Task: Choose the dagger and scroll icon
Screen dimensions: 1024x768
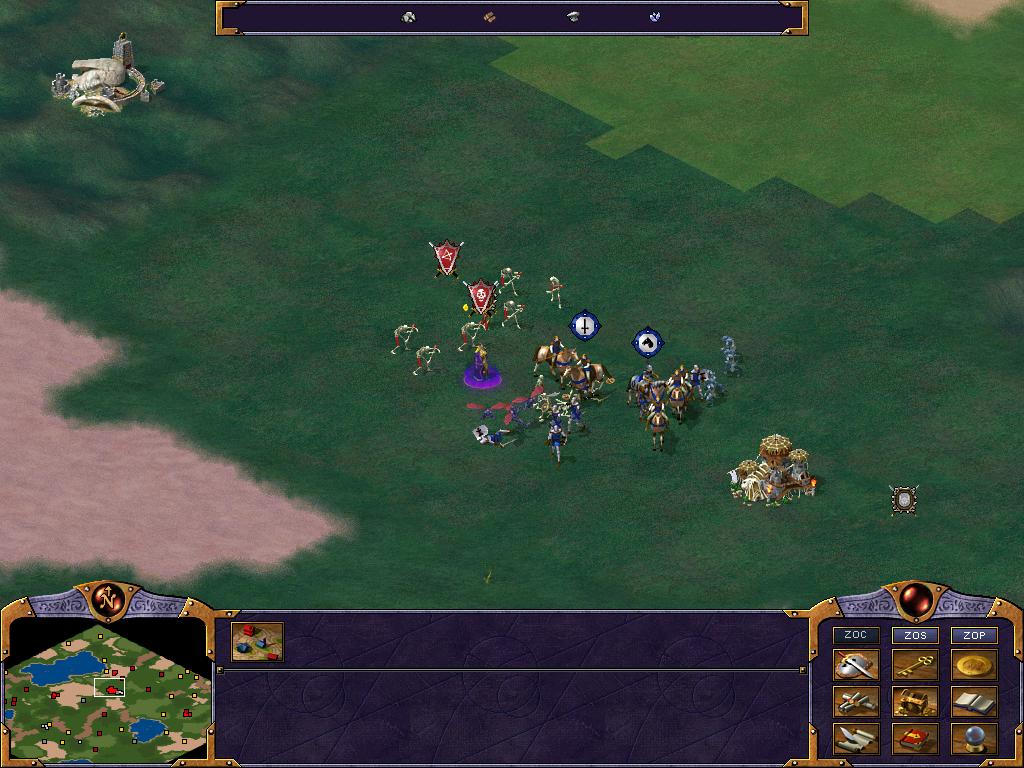Action: [x=856, y=739]
